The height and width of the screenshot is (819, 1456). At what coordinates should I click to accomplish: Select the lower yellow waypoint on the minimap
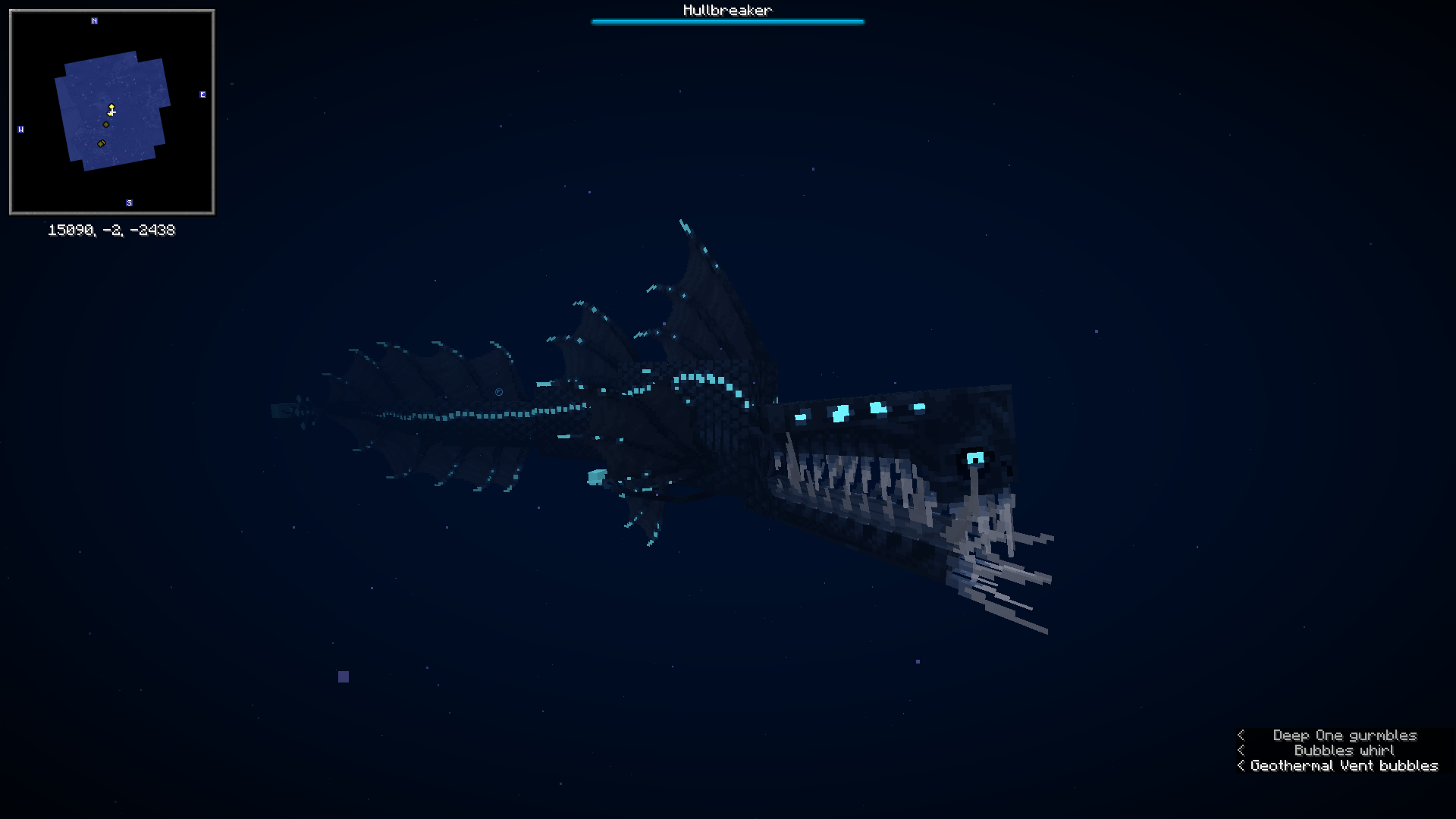pyautogui.click(x=109, y=114)
